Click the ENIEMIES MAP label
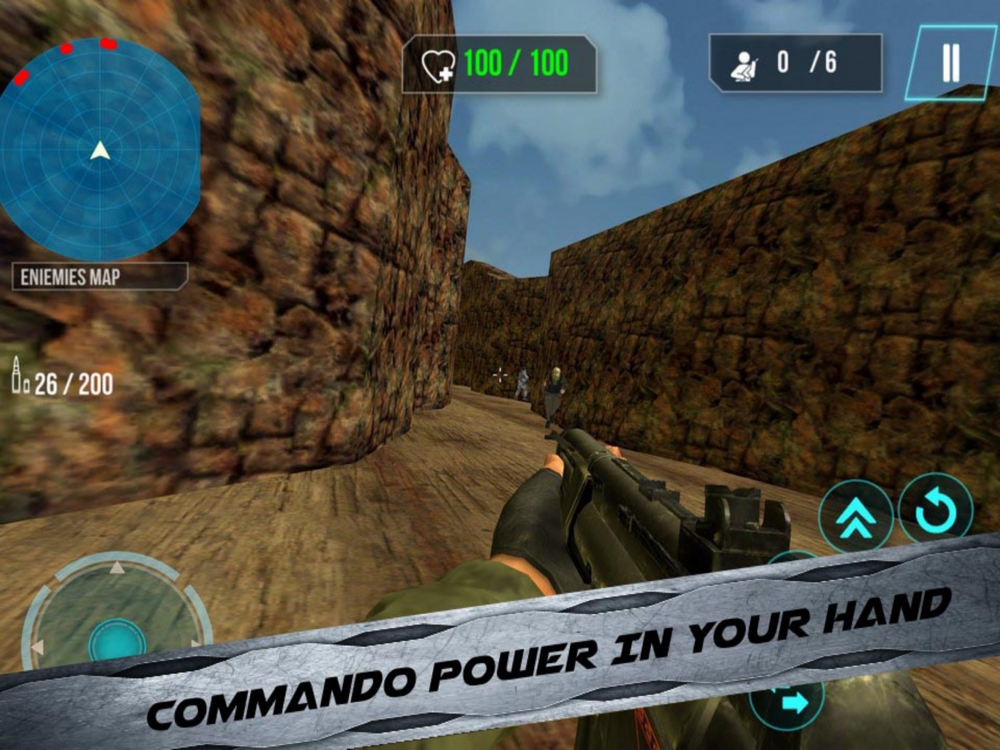This screenshot has width=1000, height=750. [x=99, y=276]
